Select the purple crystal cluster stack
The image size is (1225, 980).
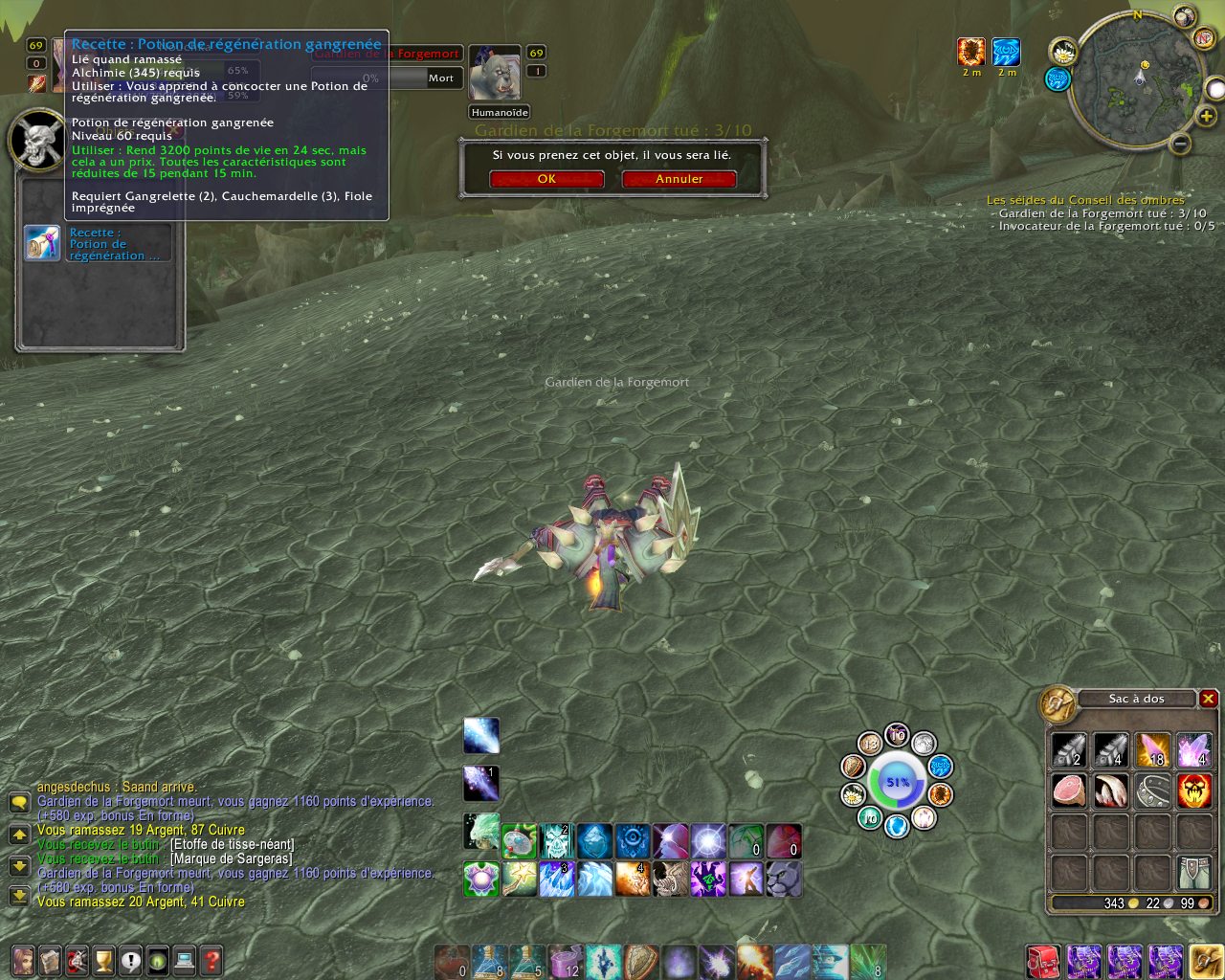(1194, 749)
